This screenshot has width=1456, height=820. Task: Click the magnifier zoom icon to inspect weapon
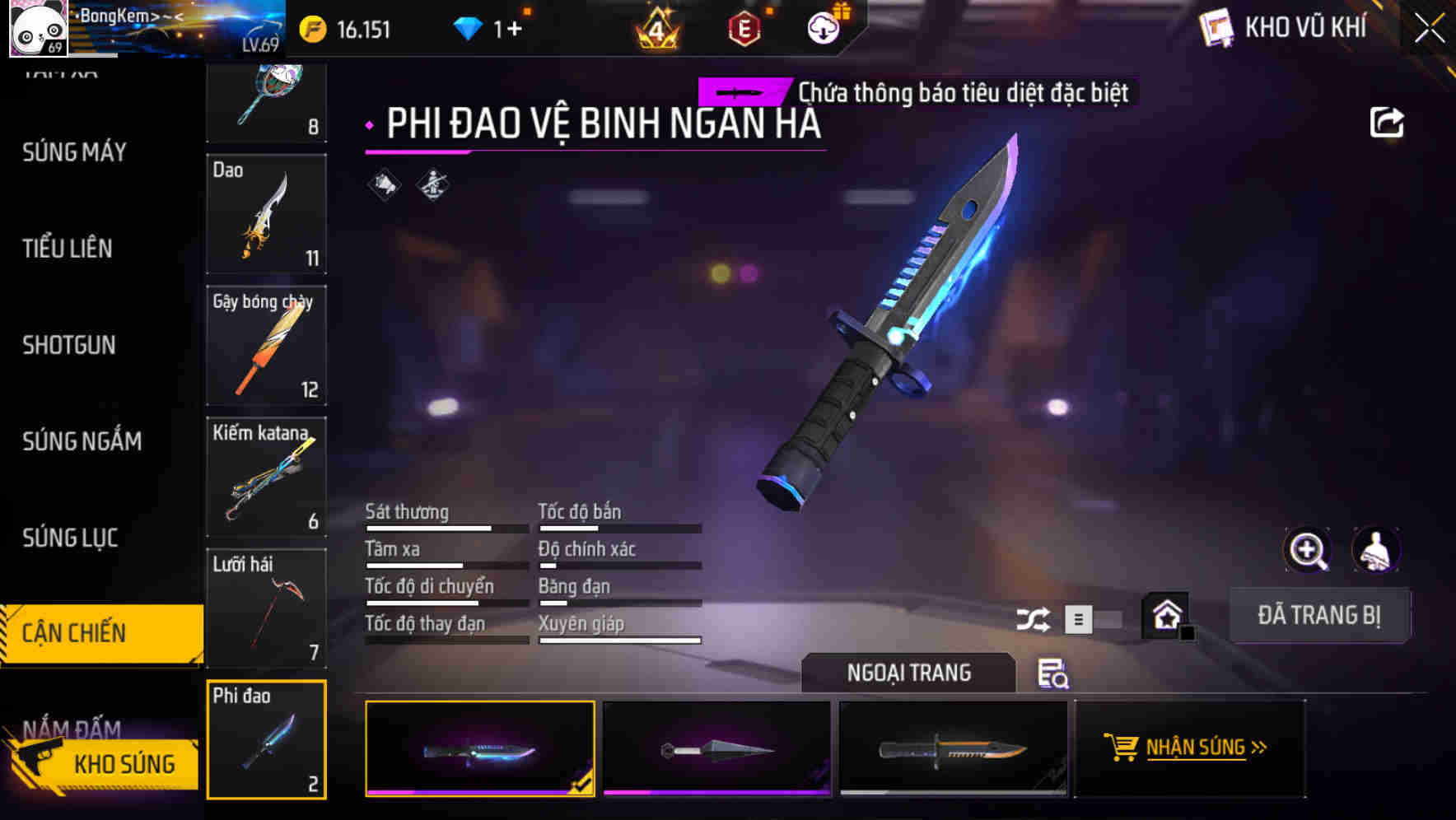click(1309, 550)
